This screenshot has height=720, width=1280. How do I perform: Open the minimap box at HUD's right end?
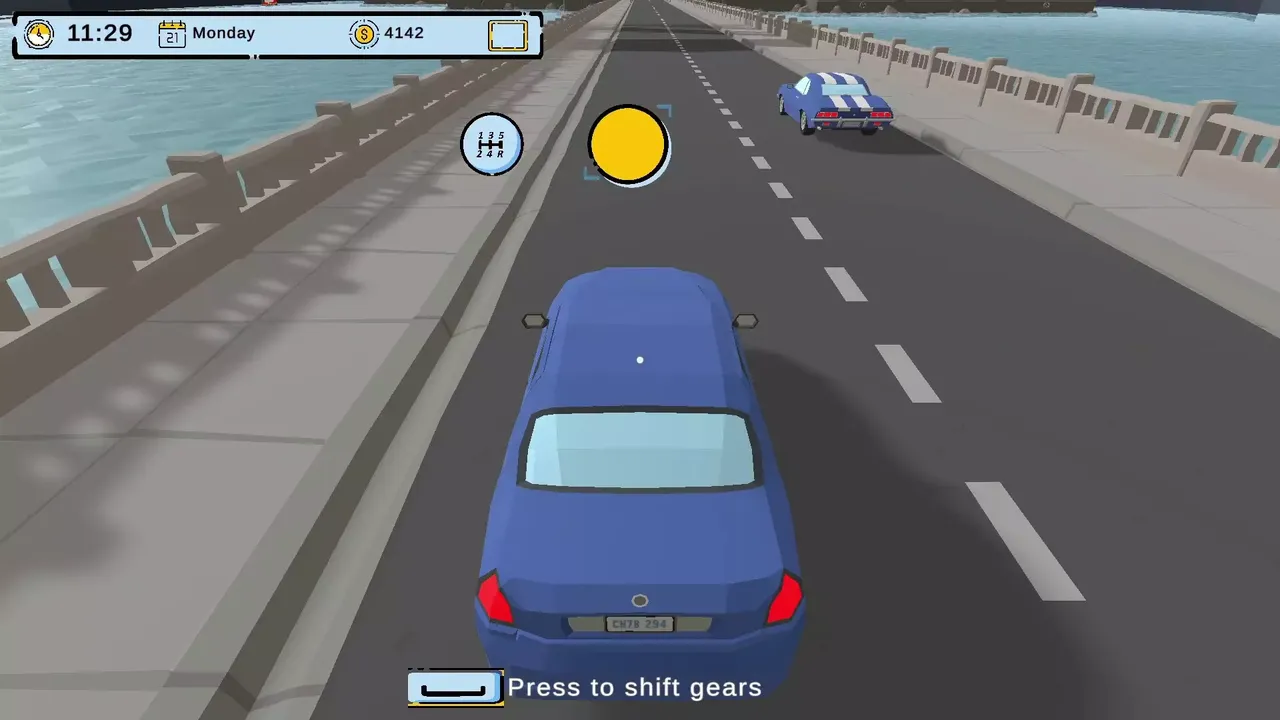(507, 35)
